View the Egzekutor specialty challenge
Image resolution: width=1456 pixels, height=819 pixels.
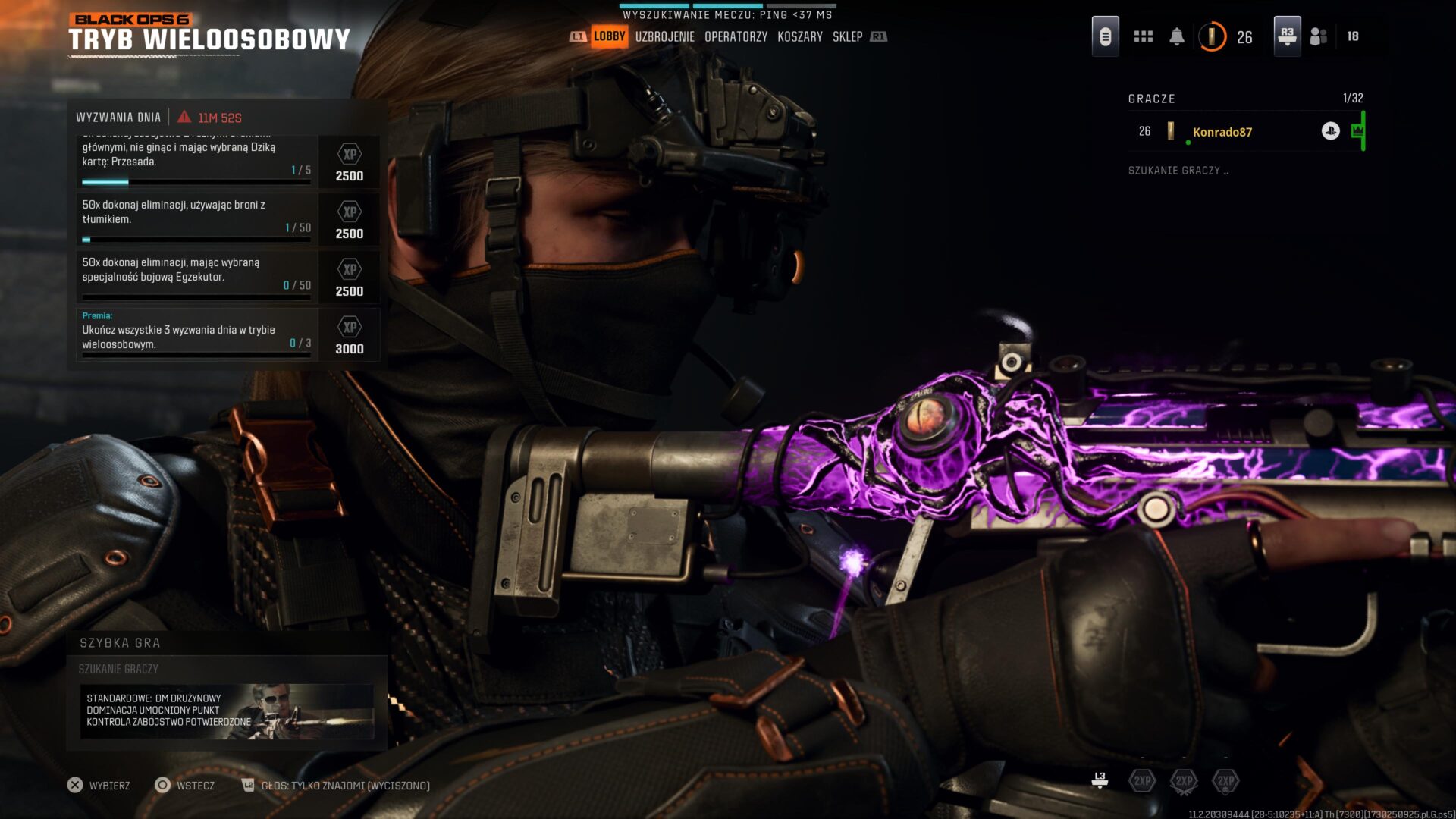(x=196, y=276)
